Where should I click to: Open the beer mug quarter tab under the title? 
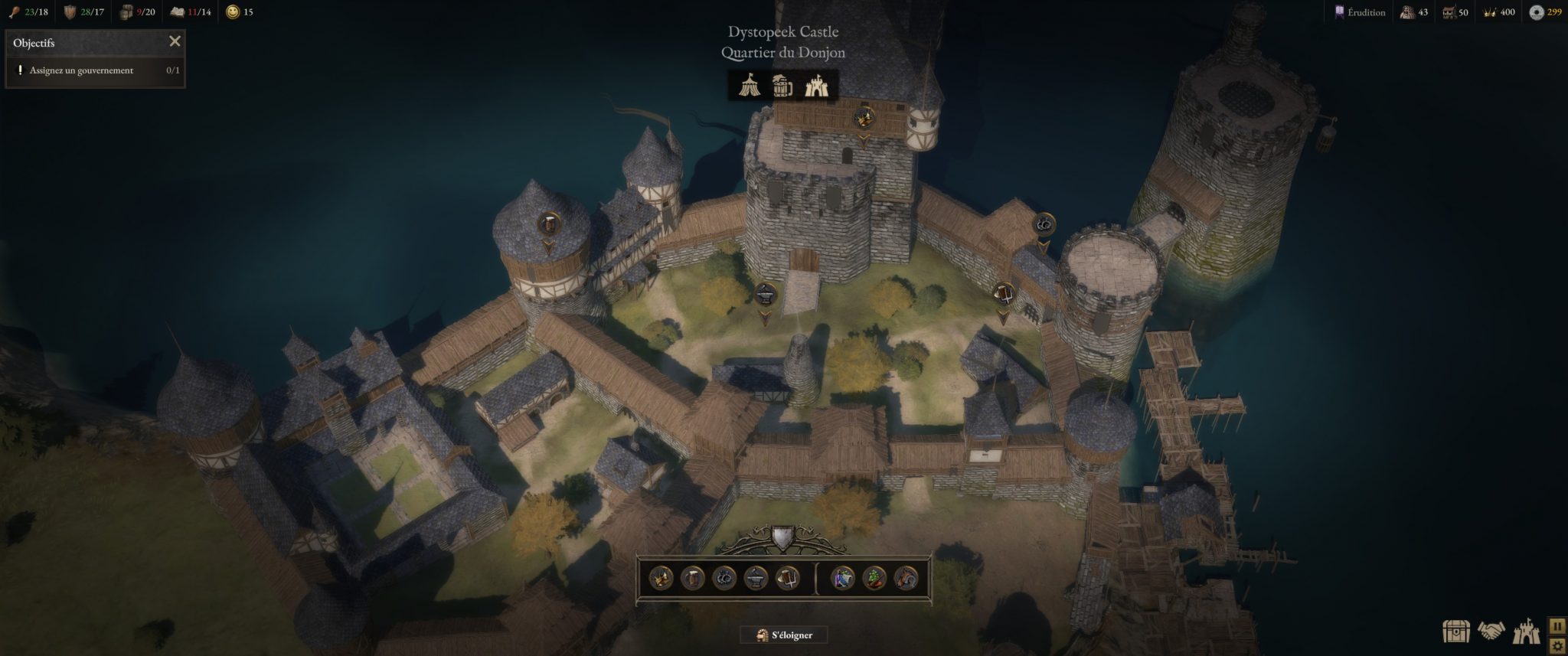(782, 86)
